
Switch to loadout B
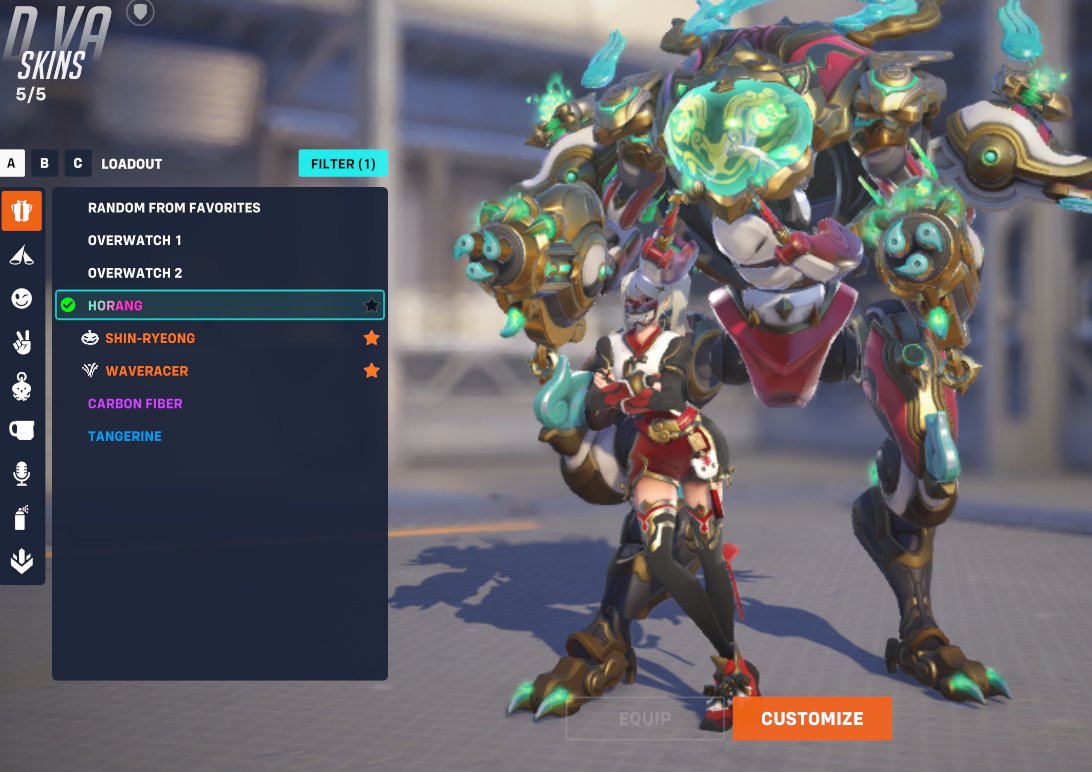44,164
